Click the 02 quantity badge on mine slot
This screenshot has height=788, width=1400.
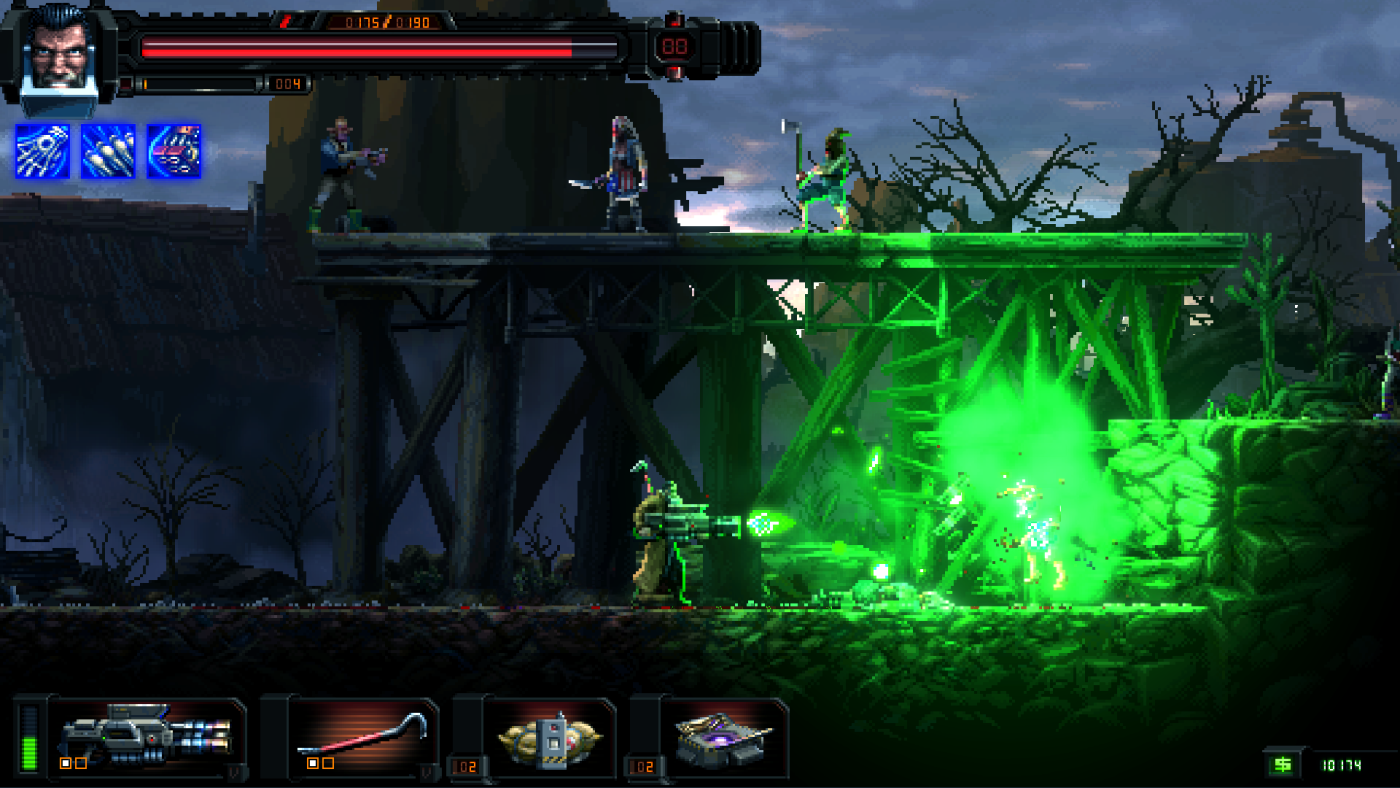[x=465, y=766]
